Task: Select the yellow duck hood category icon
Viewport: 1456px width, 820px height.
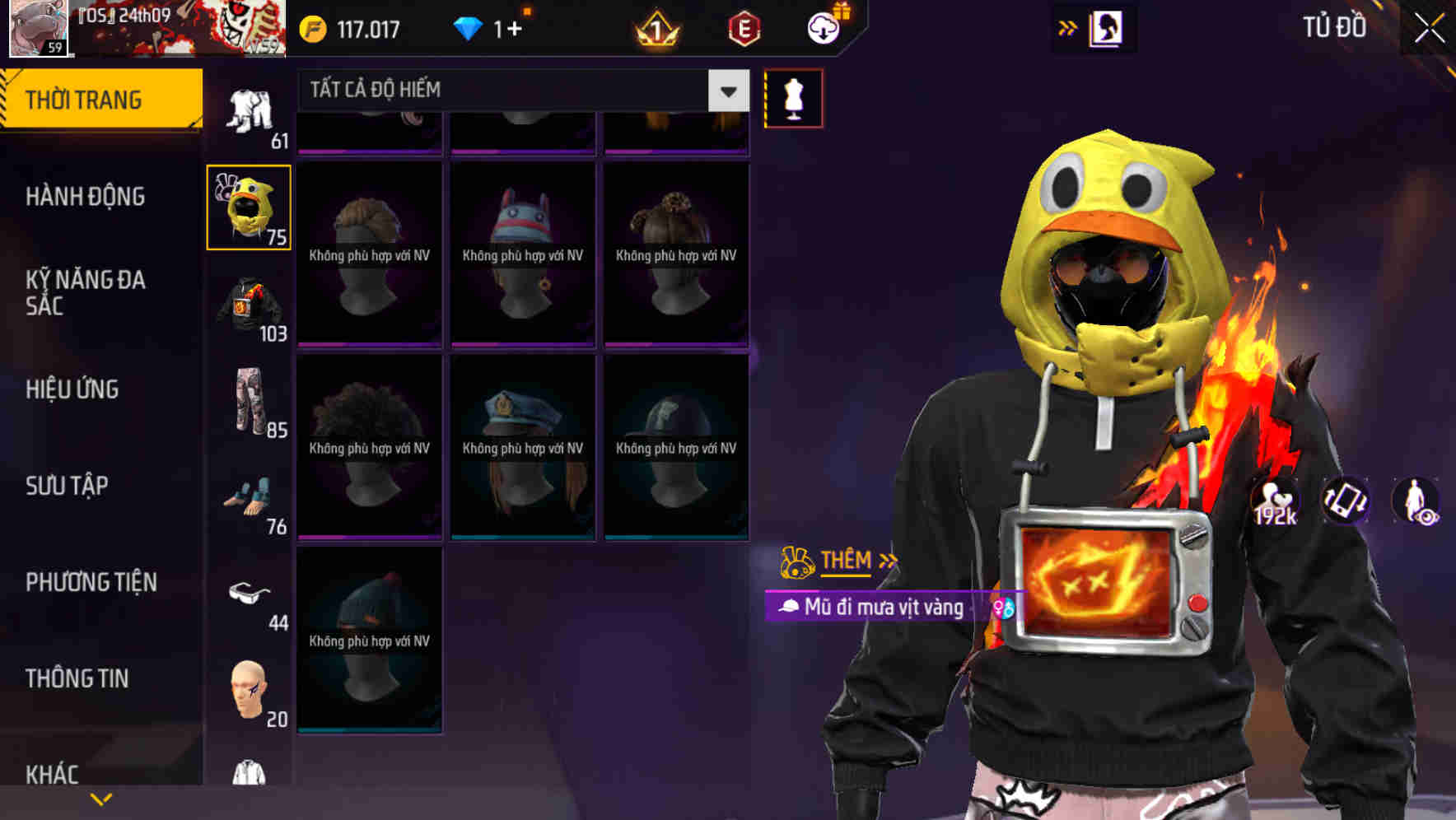Action: [248, 207]
